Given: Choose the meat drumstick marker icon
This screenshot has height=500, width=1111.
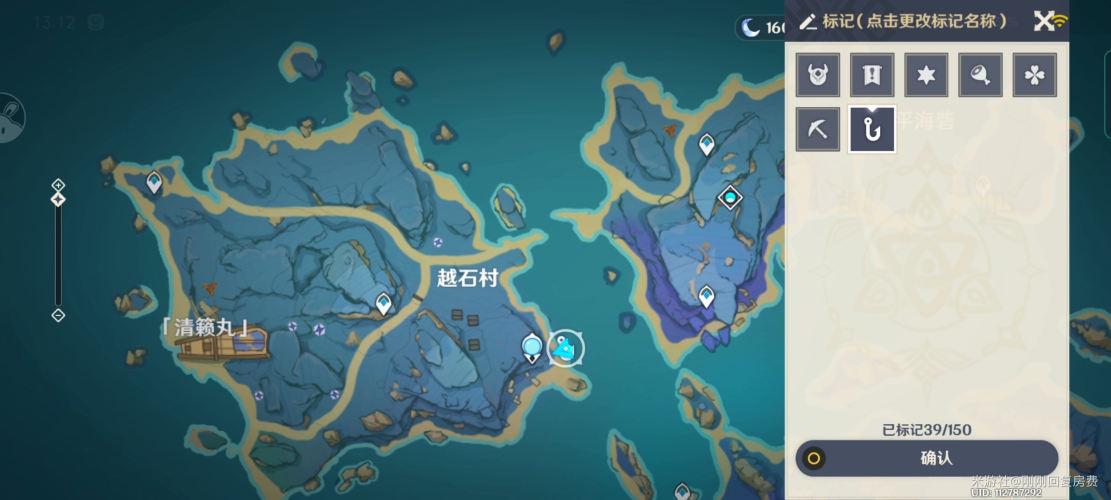Looking at the screenshot, I should pyautogui.click(x=980, y=75).
